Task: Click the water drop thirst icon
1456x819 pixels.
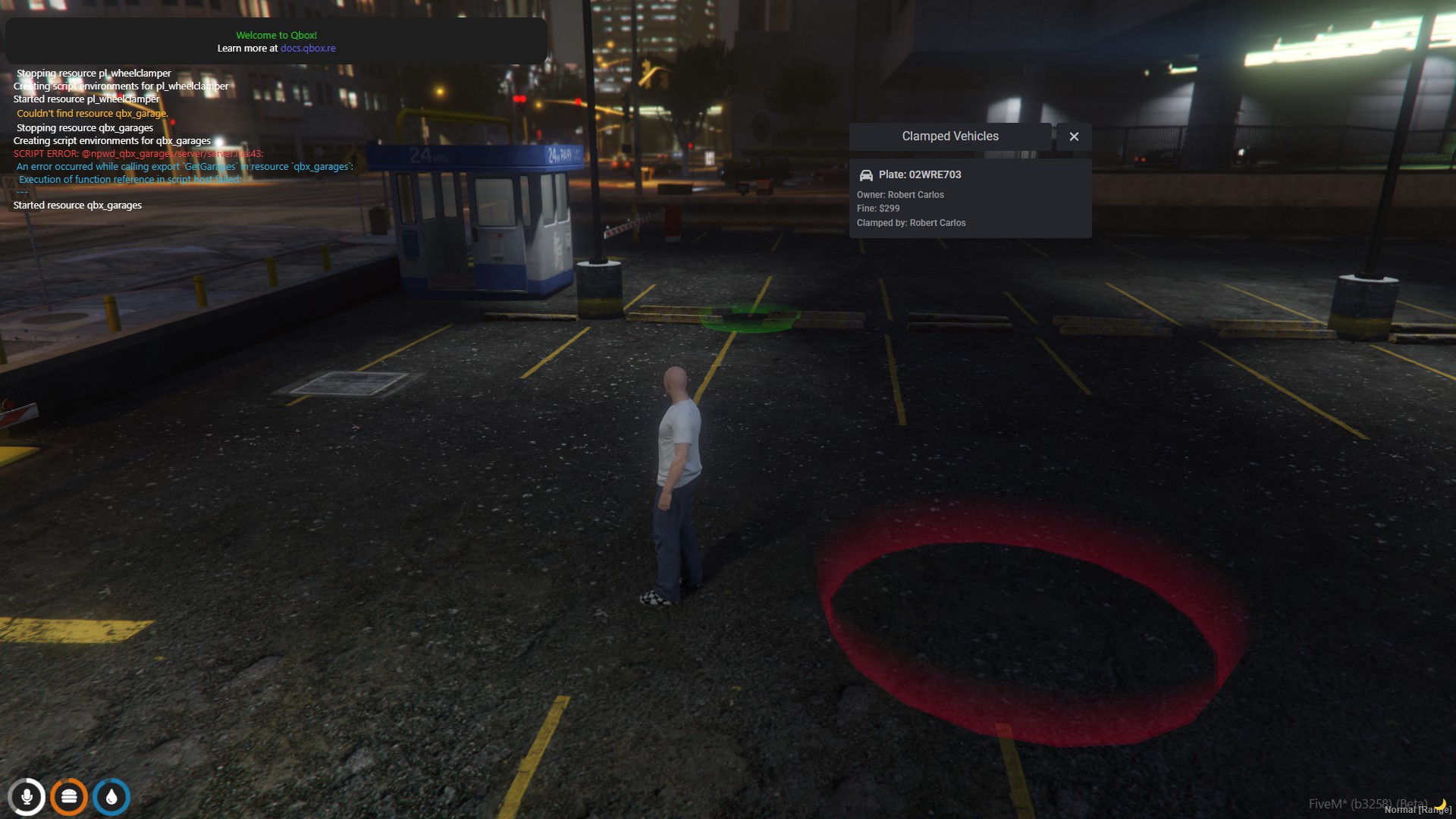Action: [x=111, y=797]
